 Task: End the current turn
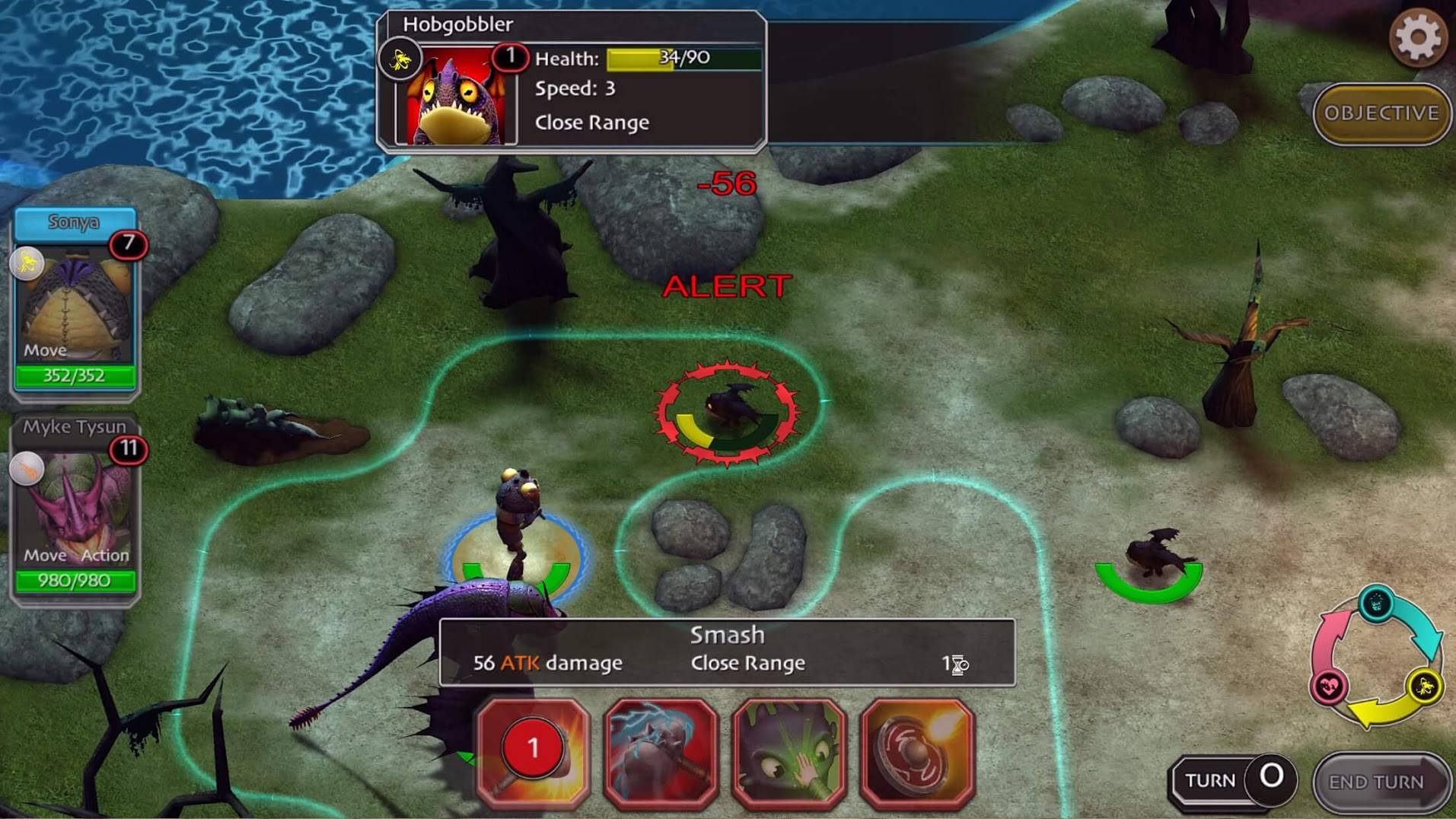tap(1376, 782)
